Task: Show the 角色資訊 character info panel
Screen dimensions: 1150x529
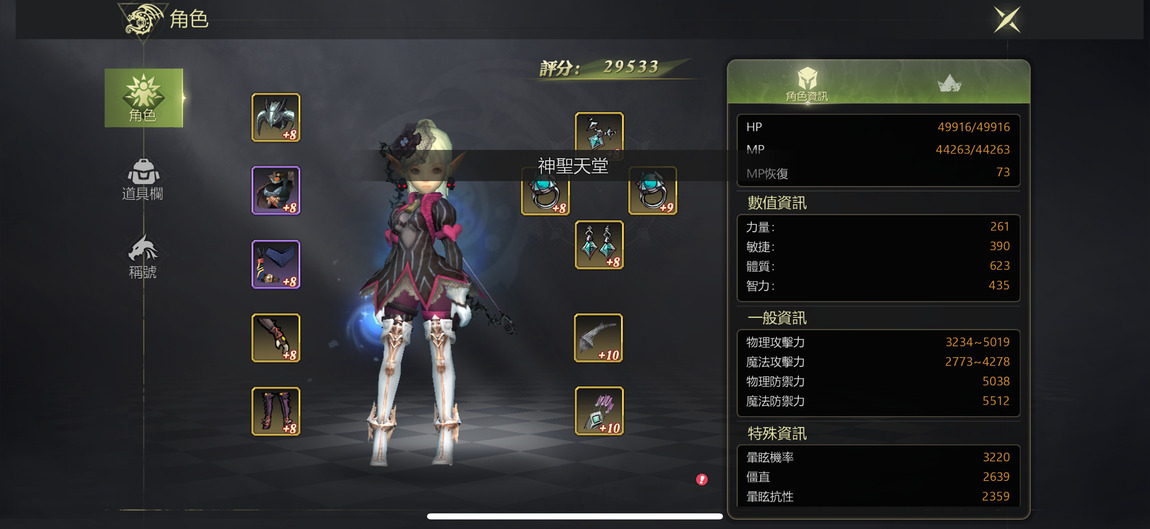Action: pos(807,83)
